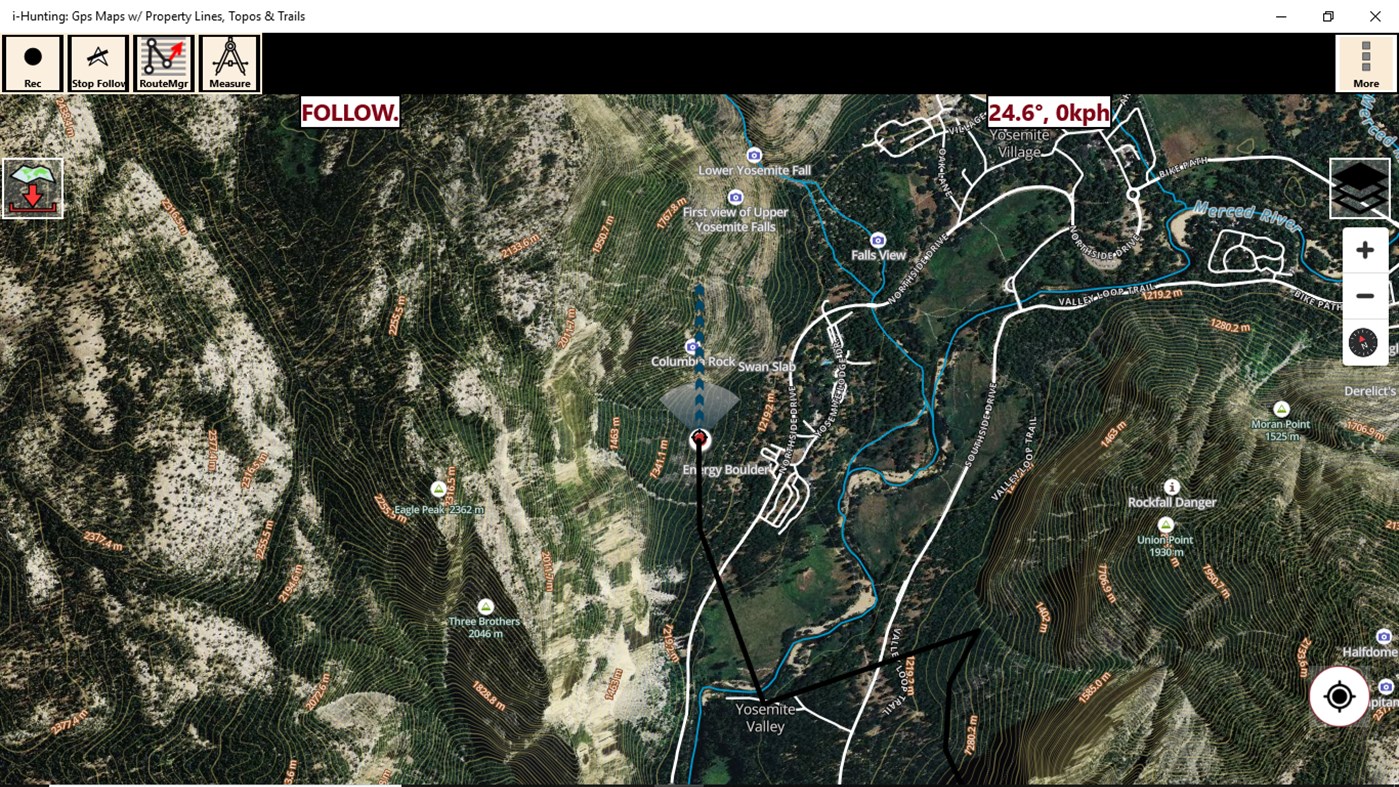Screen dimensions: 1399x787
Task: Open the Columbia Rock photo marker
Action: [692, 346]
